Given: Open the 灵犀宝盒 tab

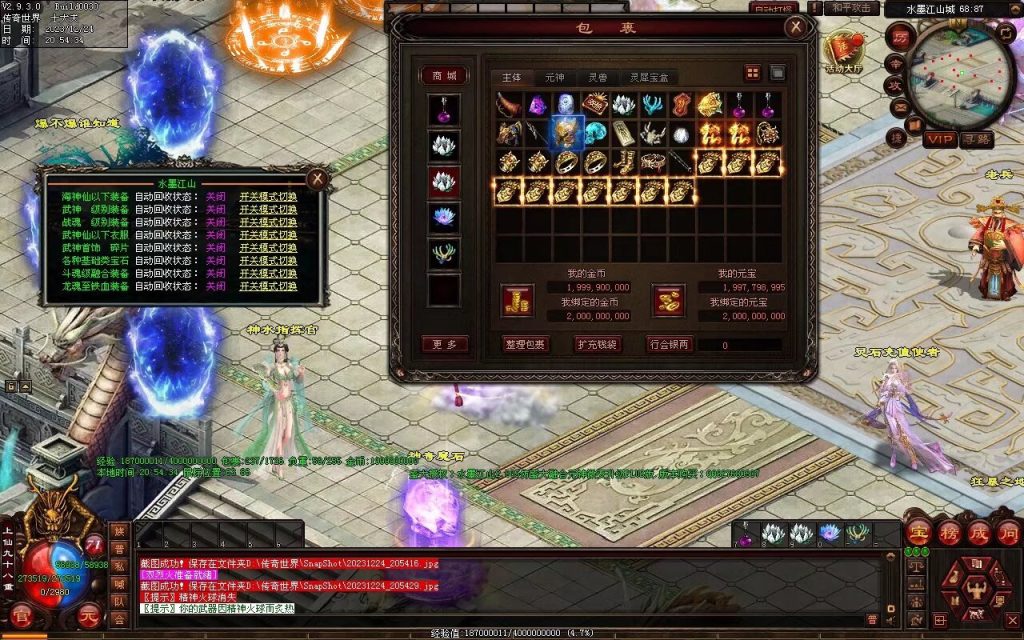Looking at the screenshot, I should click(x=648, y=77).
